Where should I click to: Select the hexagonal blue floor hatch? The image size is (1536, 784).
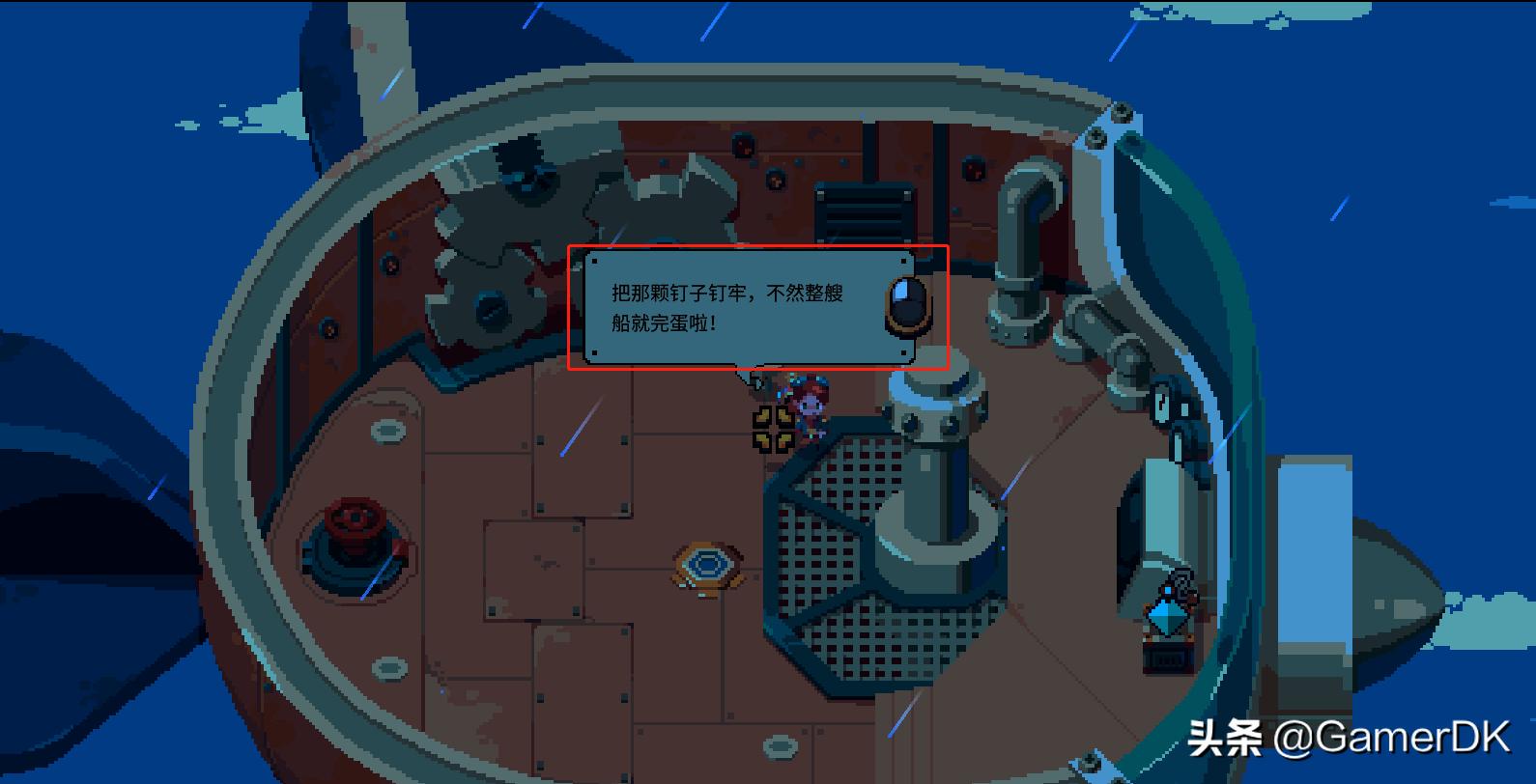(x=708, y=563)
